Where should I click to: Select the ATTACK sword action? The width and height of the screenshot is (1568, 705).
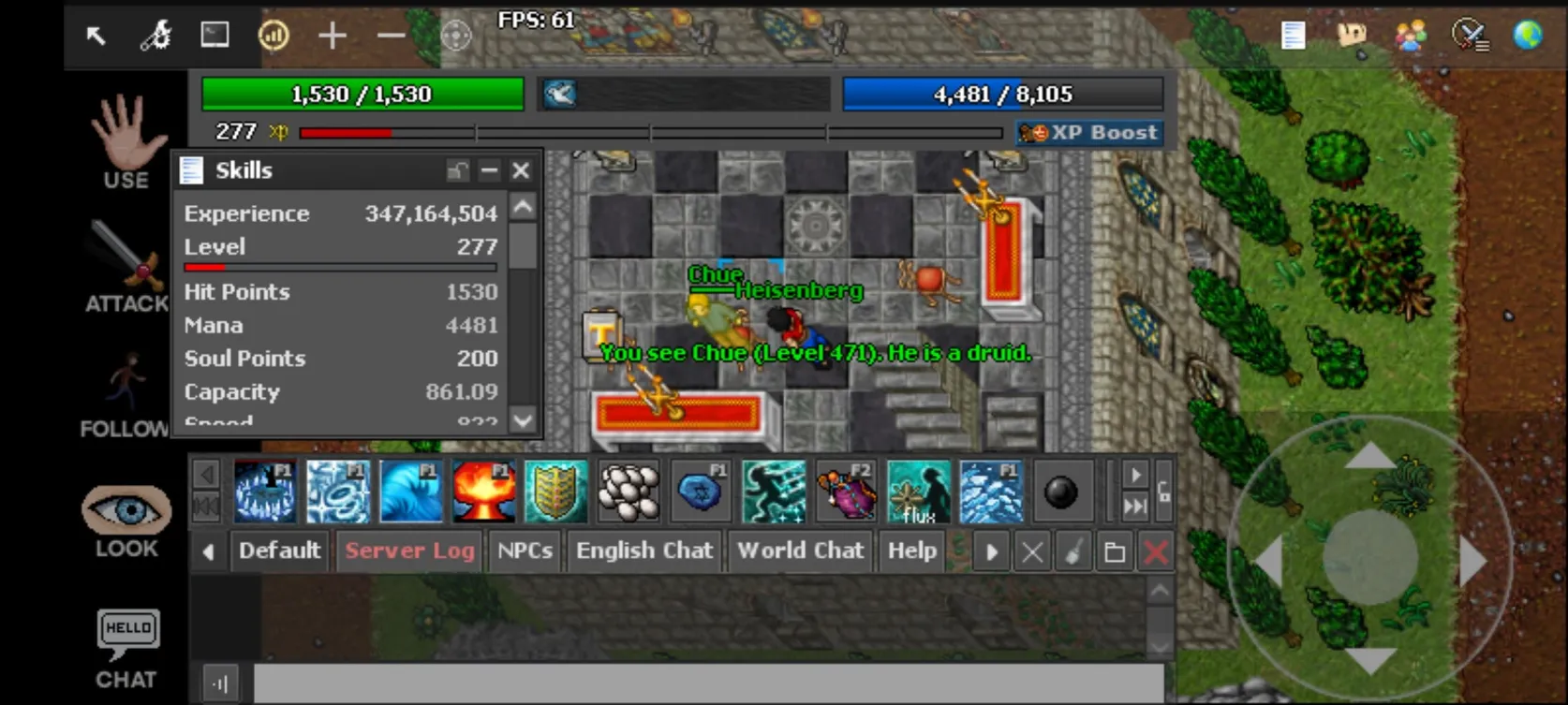tap(126, 264)
